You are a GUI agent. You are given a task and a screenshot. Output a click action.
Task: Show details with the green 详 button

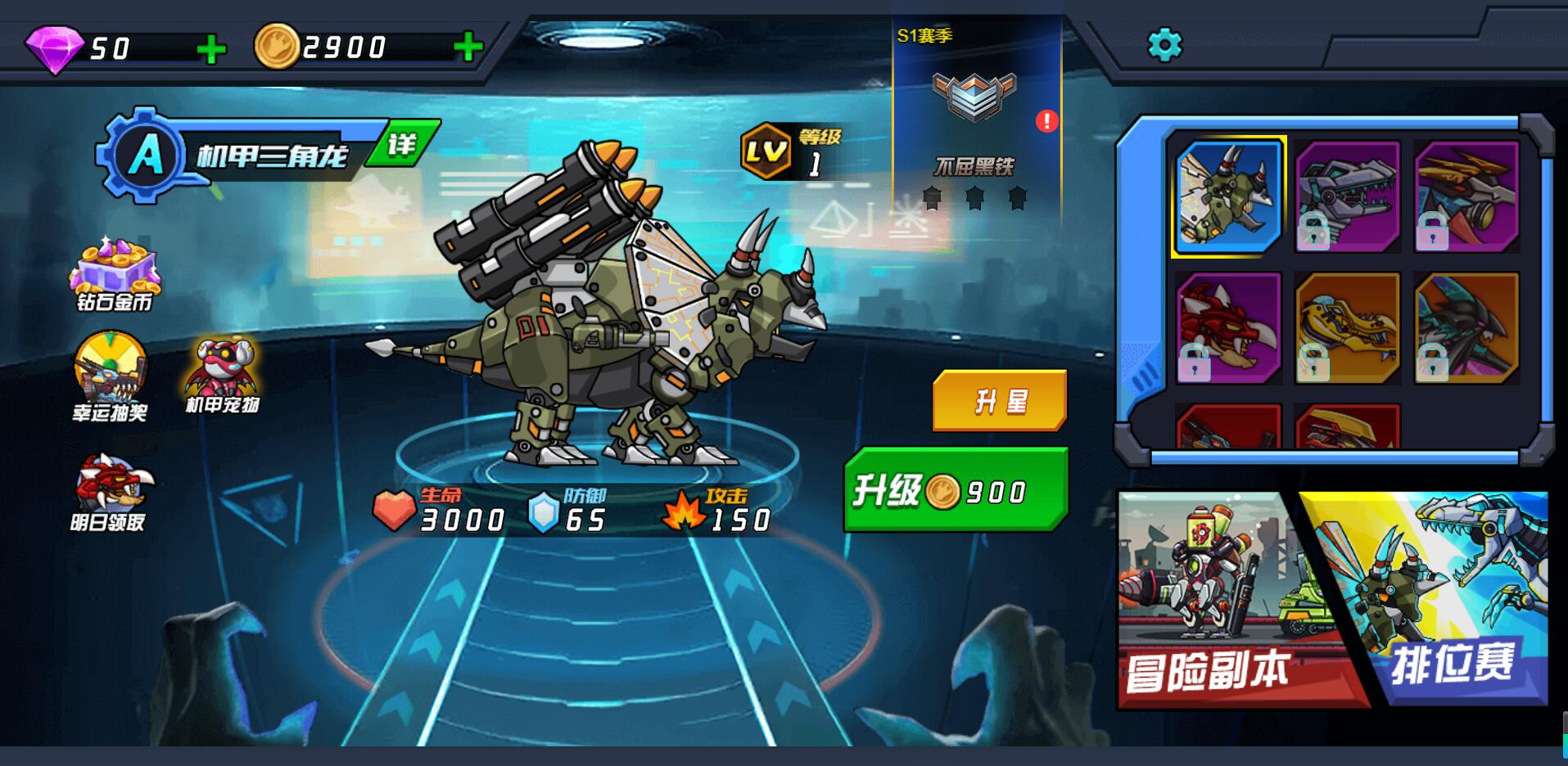(401, 144)
